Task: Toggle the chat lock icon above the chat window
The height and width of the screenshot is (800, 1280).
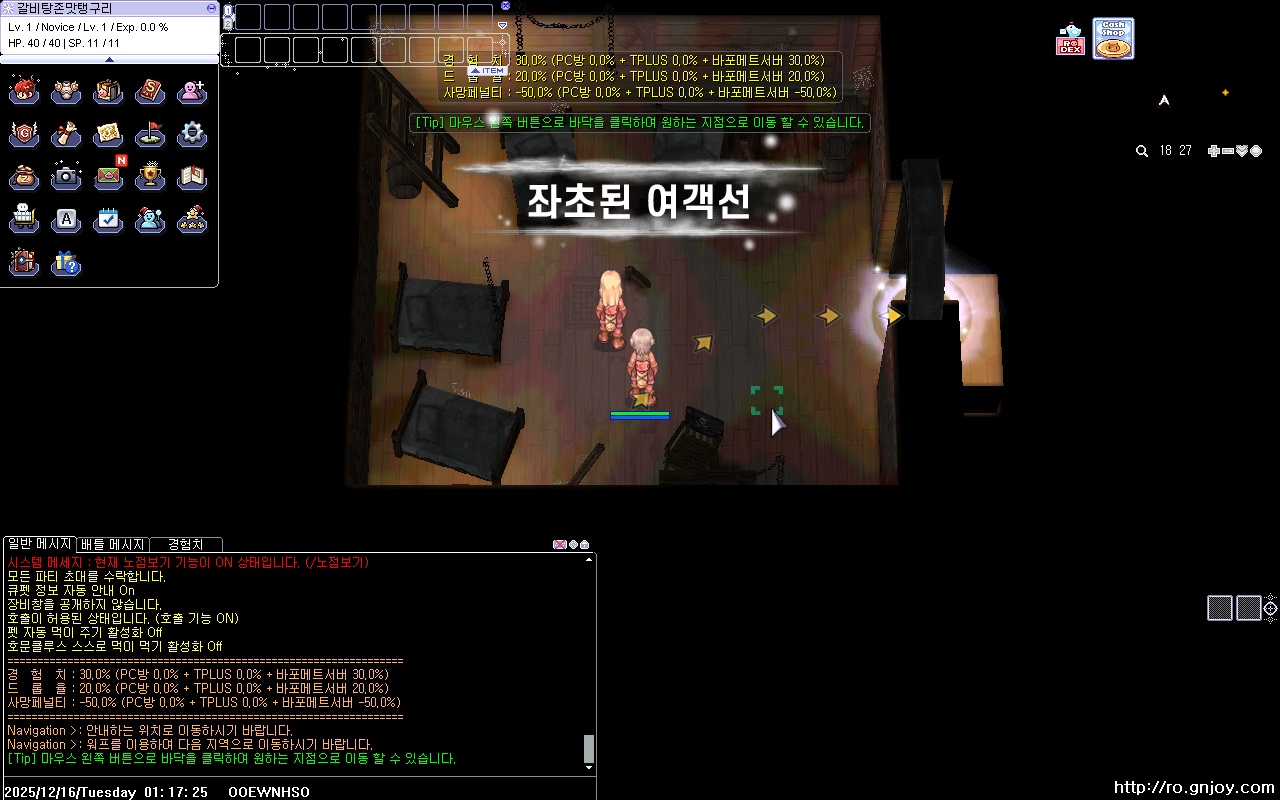Action: pyautogui.click(x=584, y=545)
